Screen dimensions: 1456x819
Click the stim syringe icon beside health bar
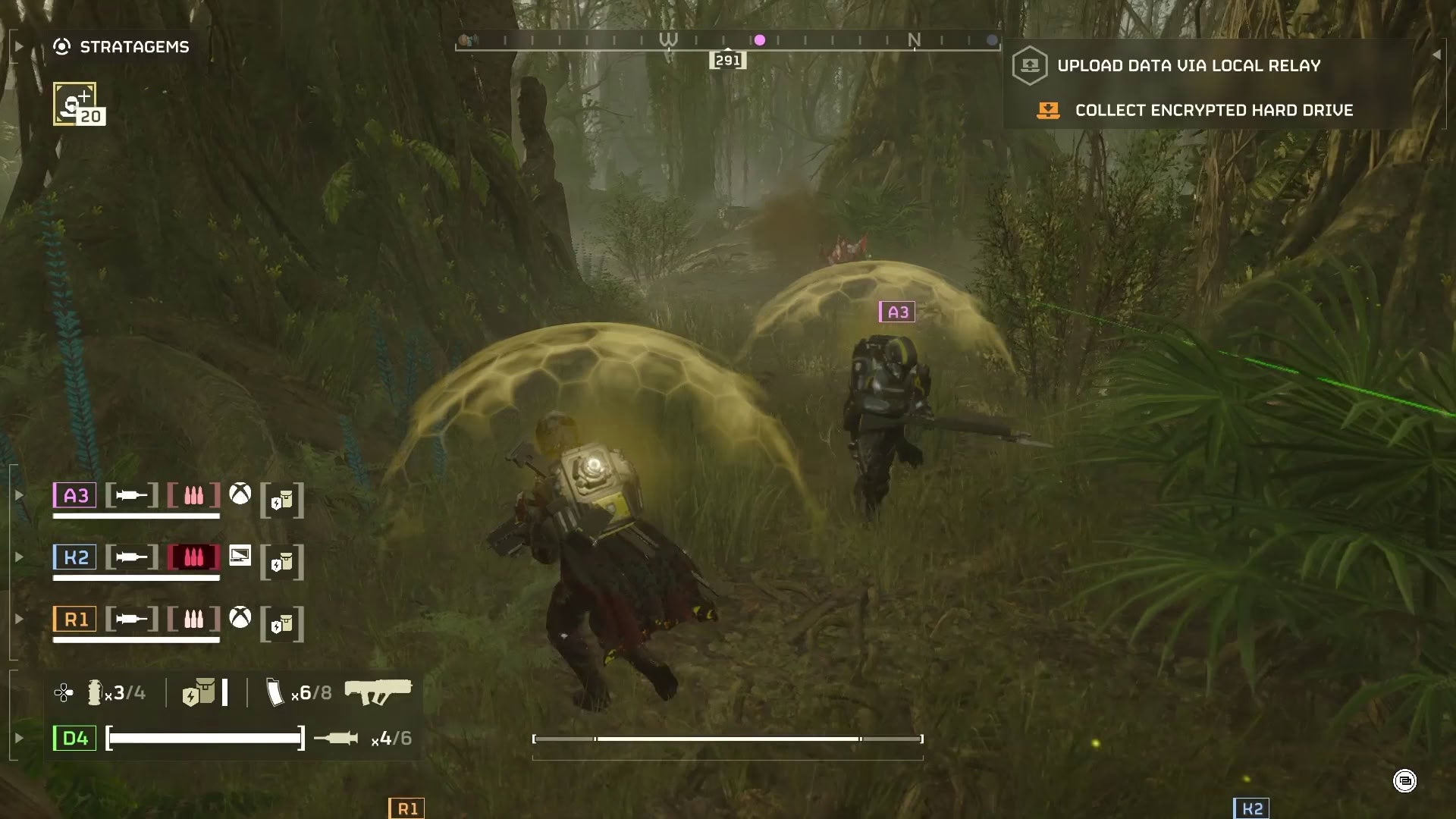click(x=336, y=738)
